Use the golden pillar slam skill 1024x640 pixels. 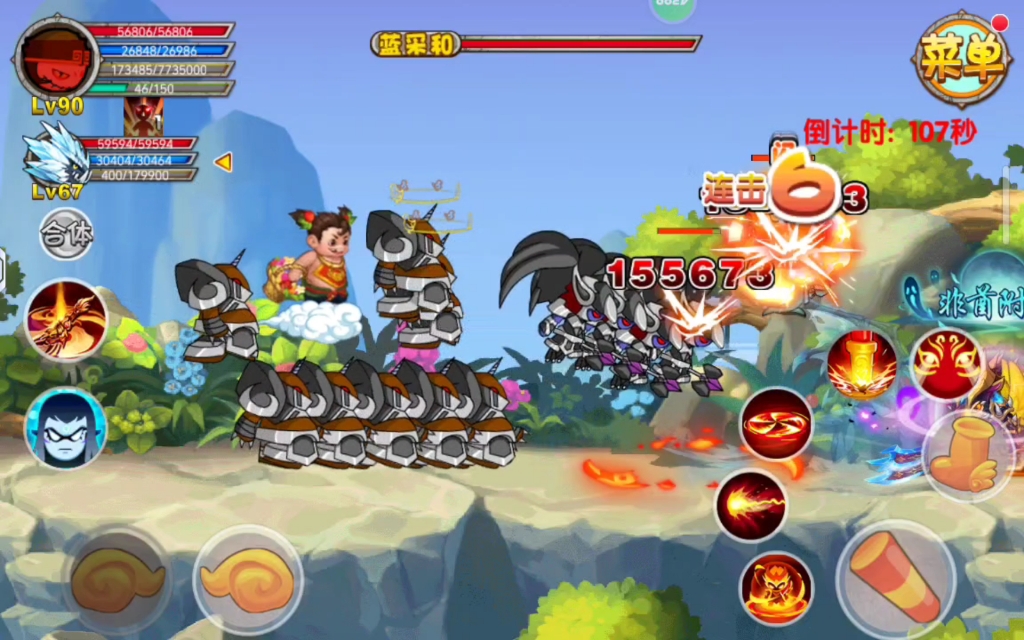point(861,365)
